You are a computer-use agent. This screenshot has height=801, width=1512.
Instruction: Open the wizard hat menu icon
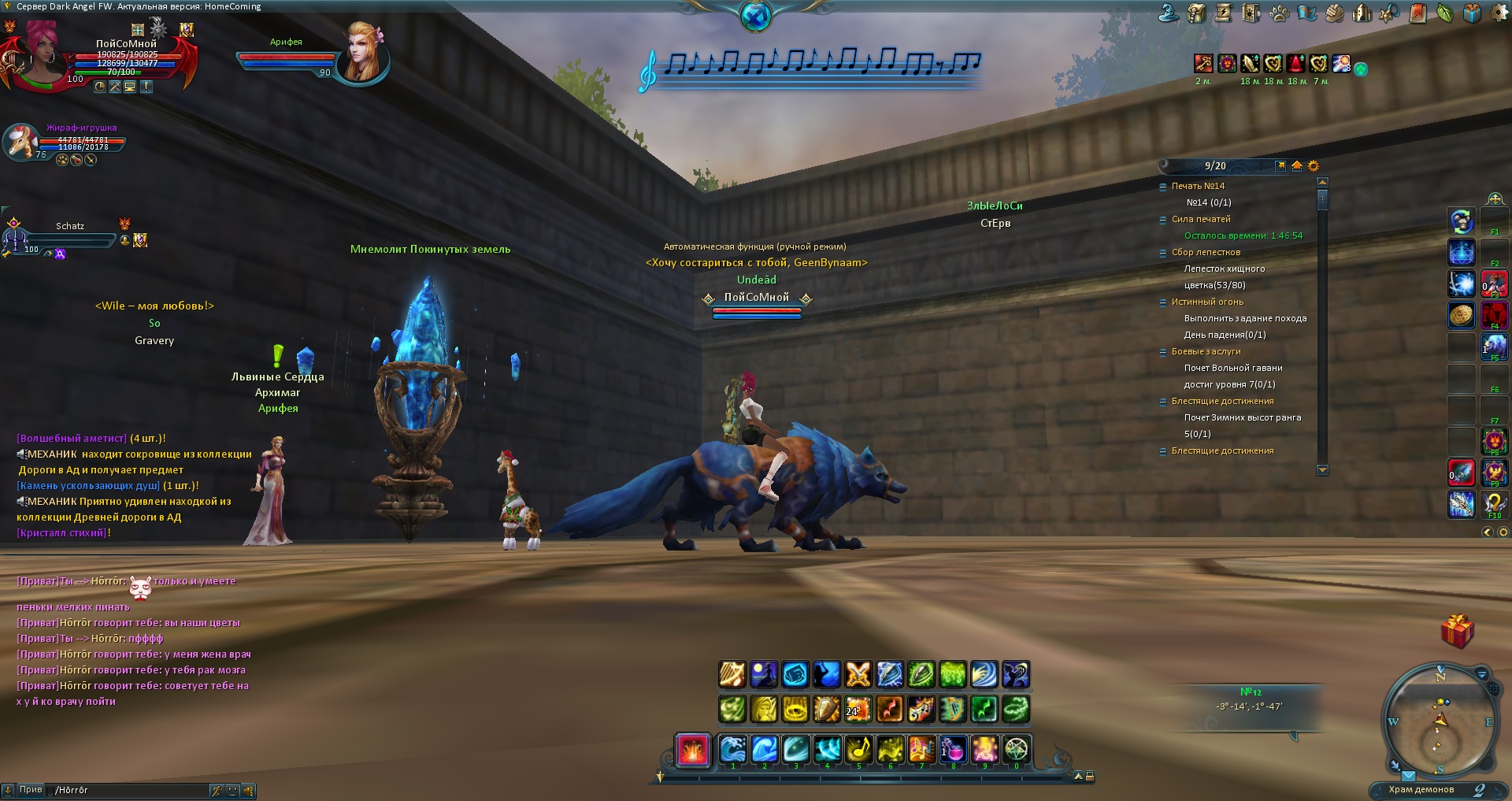pos(1169,13)
